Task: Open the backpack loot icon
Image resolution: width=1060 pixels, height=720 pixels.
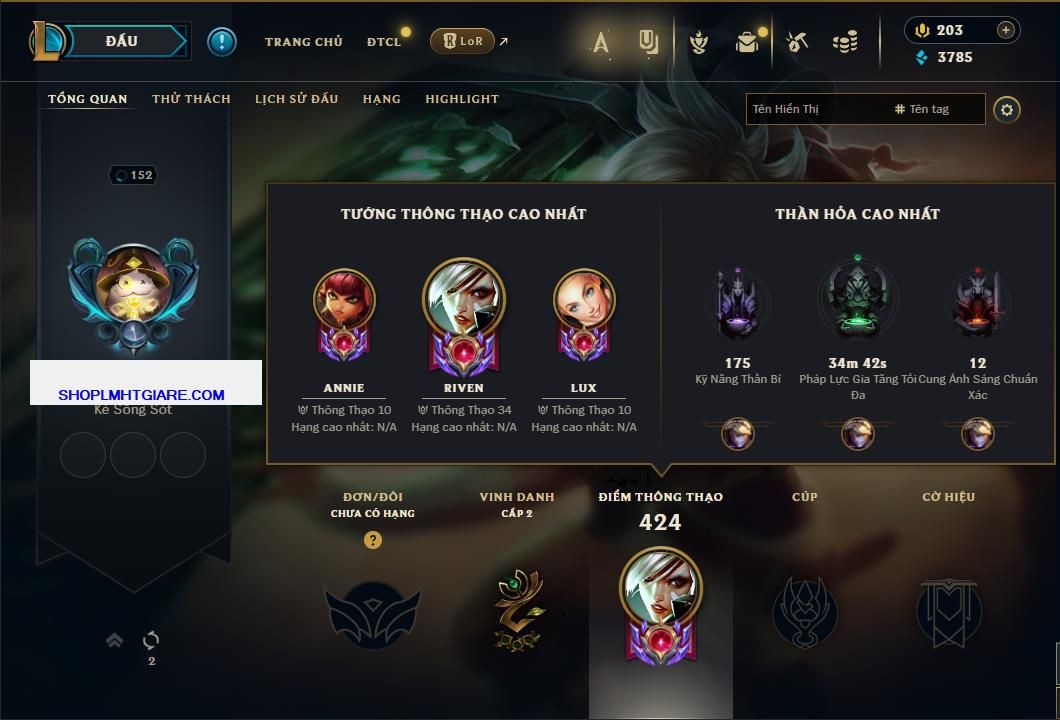Action: click(746, 42)
